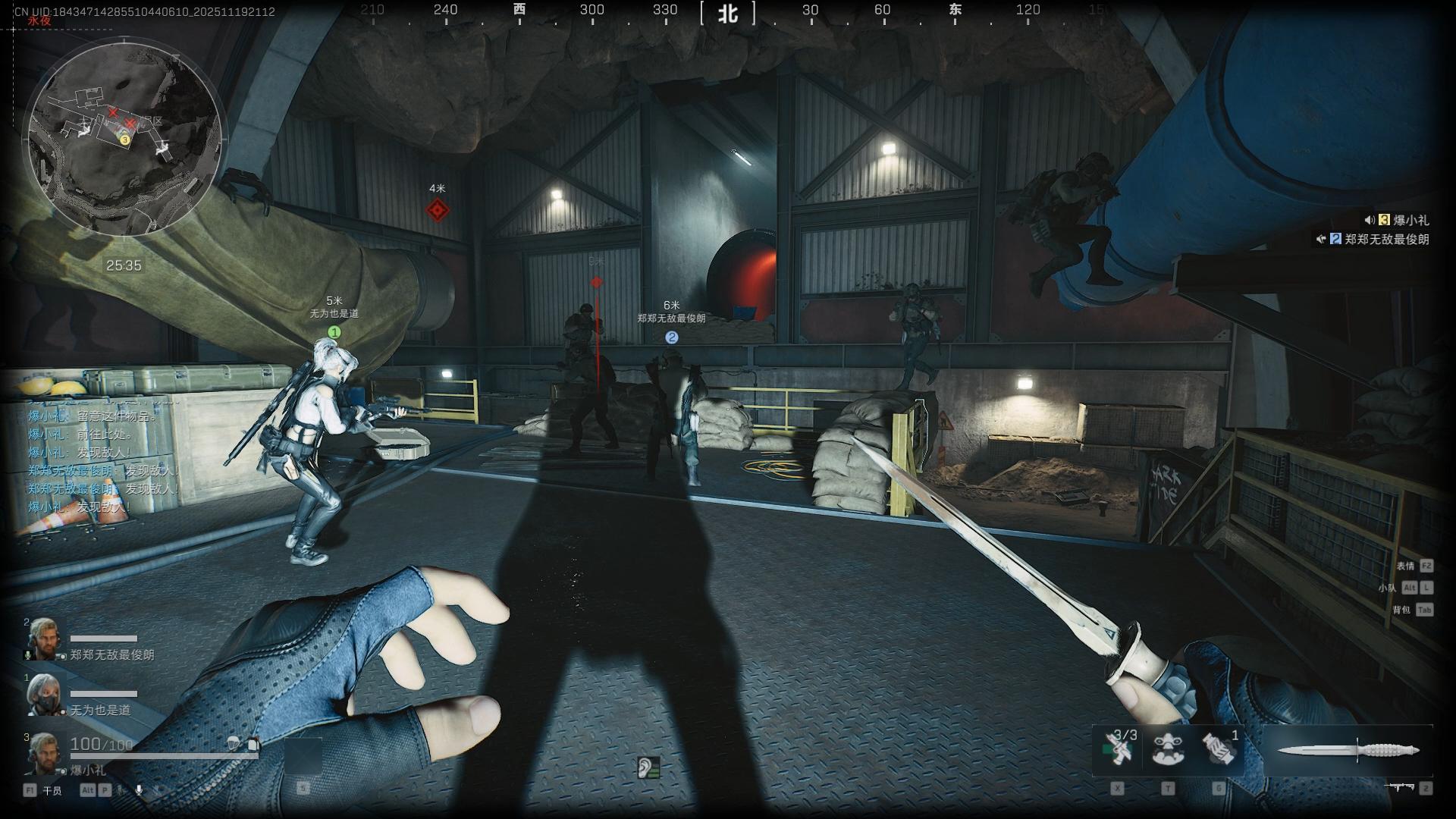This screenshot has width=1456, height=819.
Task: Open the 干员 operator panel
Action: [52, 791]
